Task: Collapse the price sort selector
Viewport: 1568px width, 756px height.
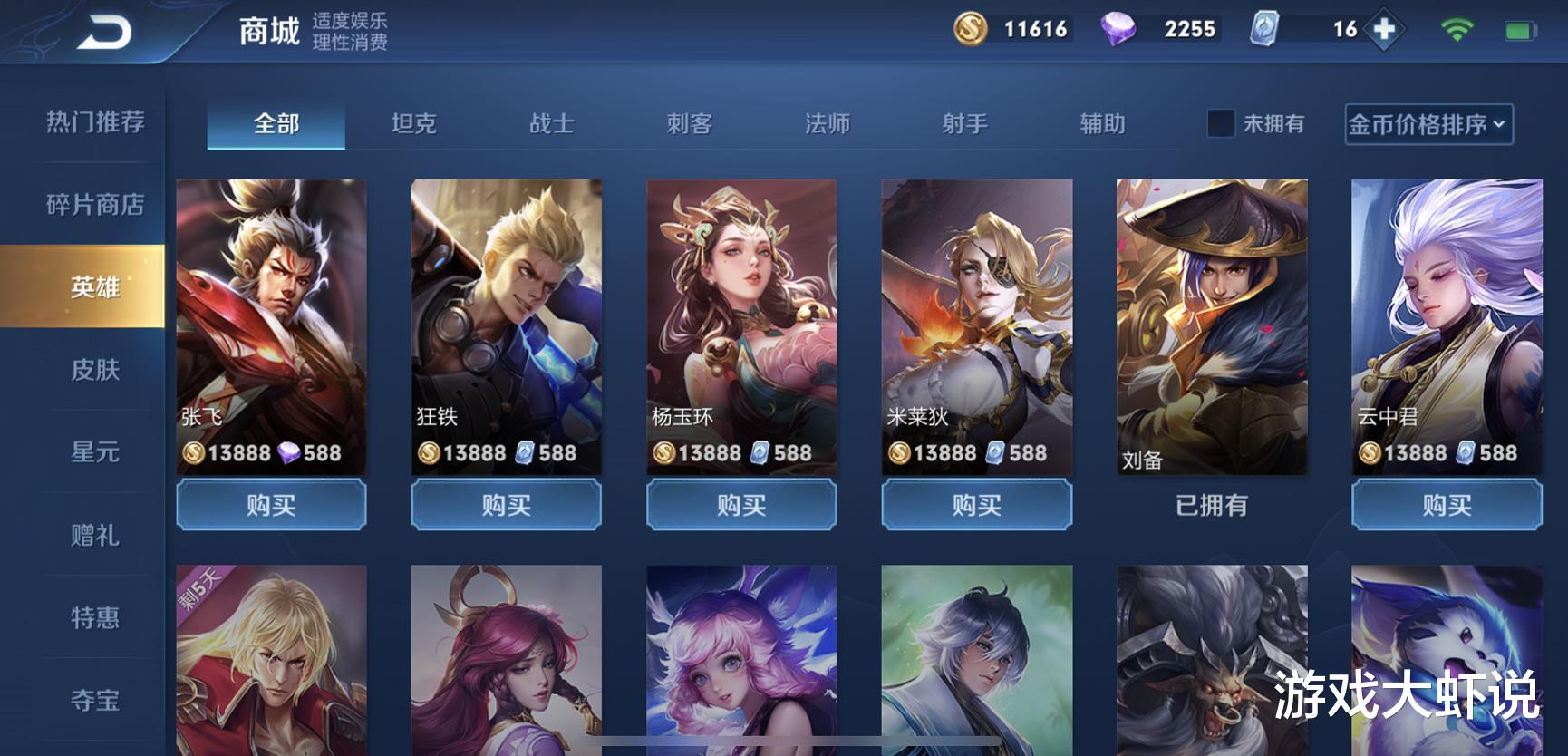Action: [1501, 126]
